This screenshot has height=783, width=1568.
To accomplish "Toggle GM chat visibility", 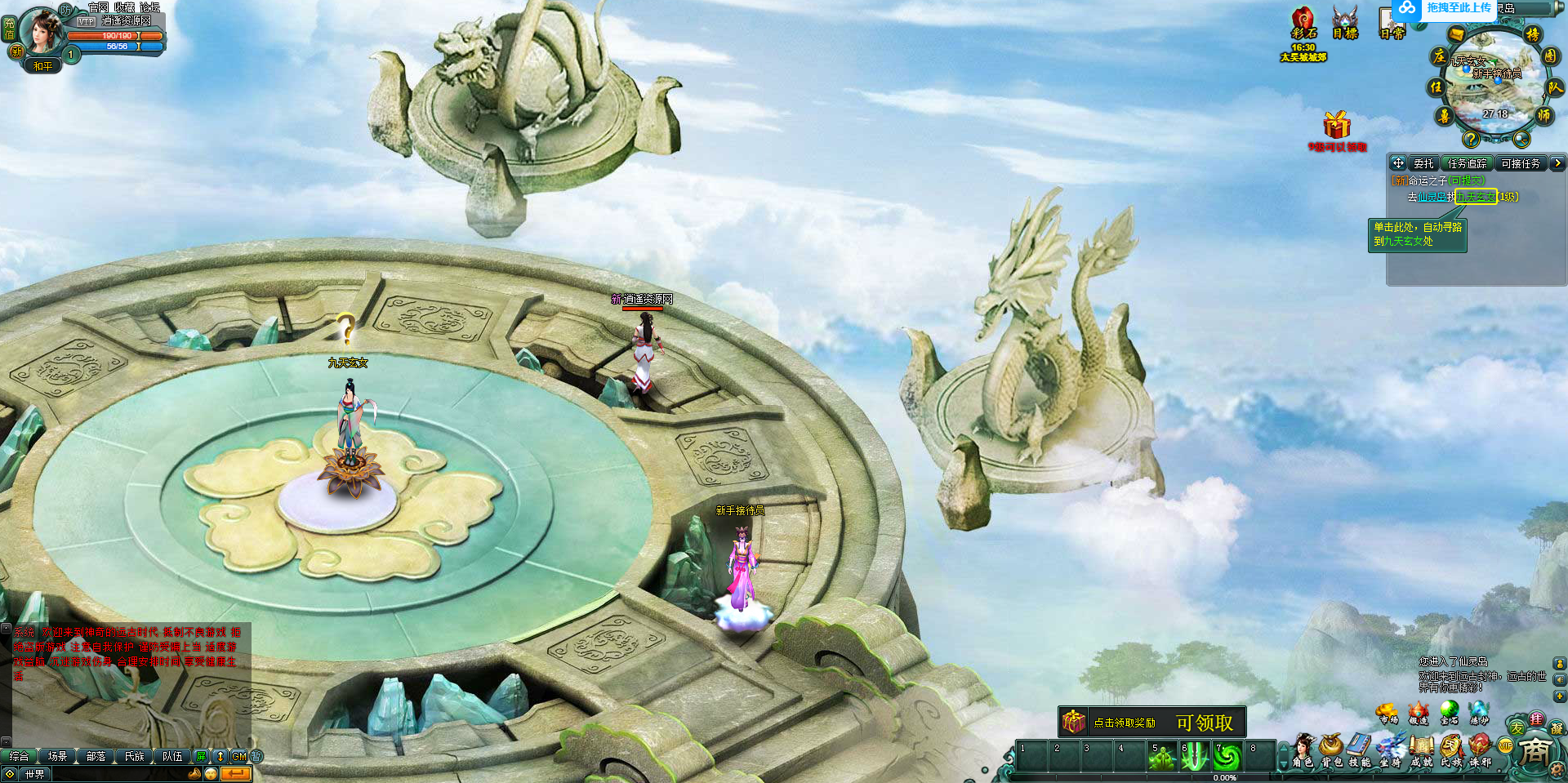I will click(238, 756).
